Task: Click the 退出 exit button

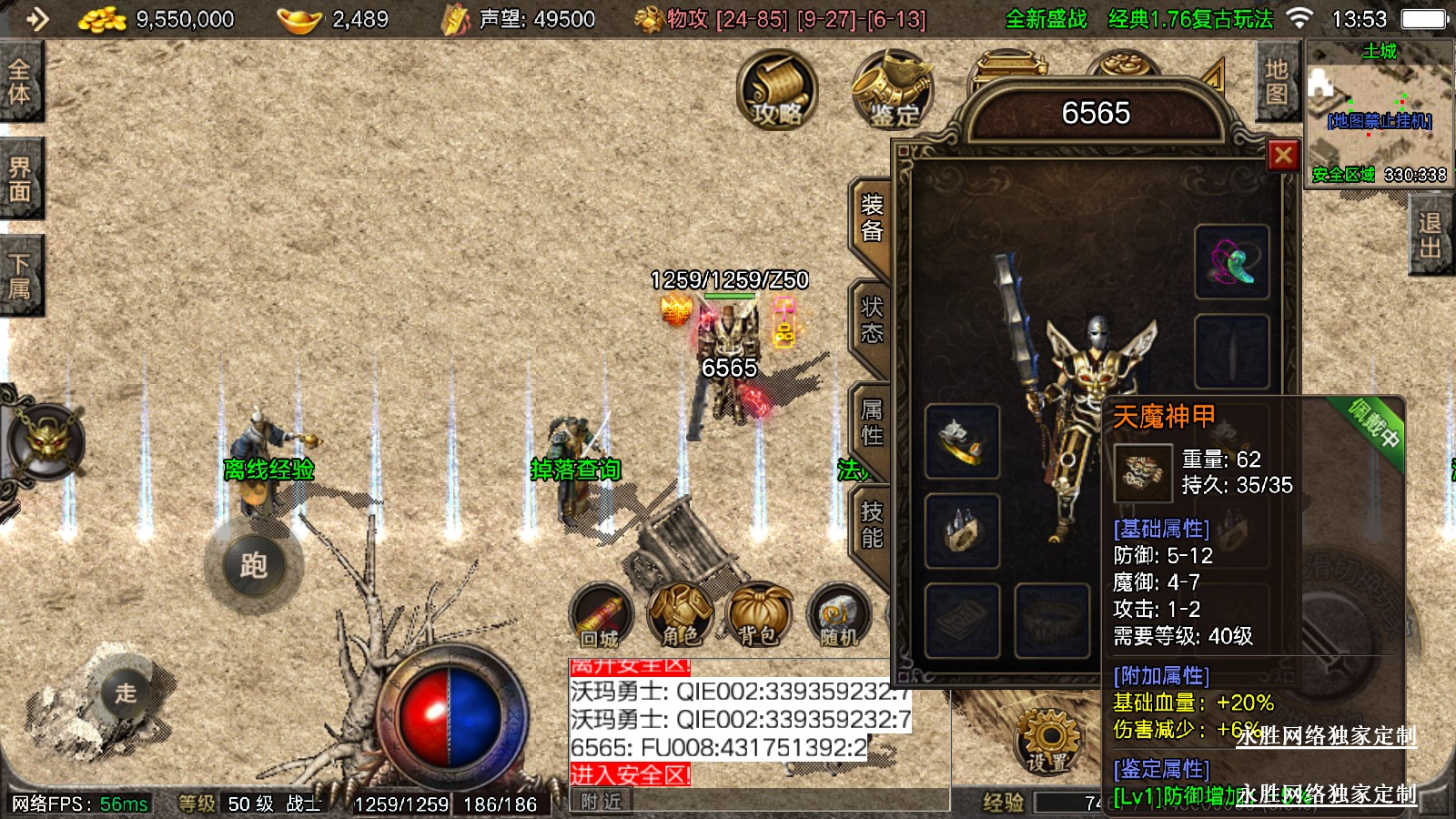Action: pyautogui.click(x=1430, y=236)
